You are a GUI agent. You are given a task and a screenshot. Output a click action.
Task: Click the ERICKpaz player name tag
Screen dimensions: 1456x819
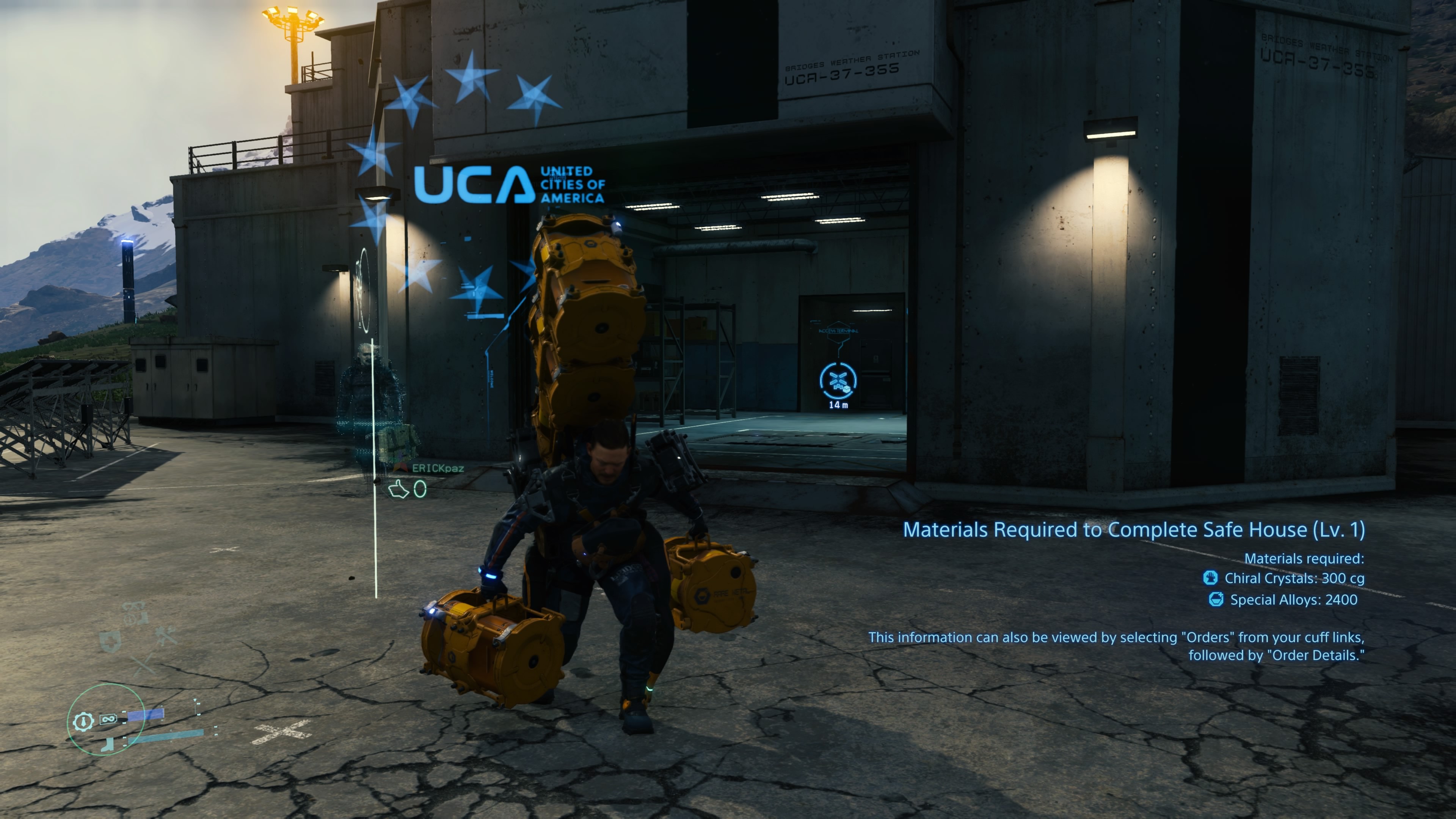[x=438, y=468]
